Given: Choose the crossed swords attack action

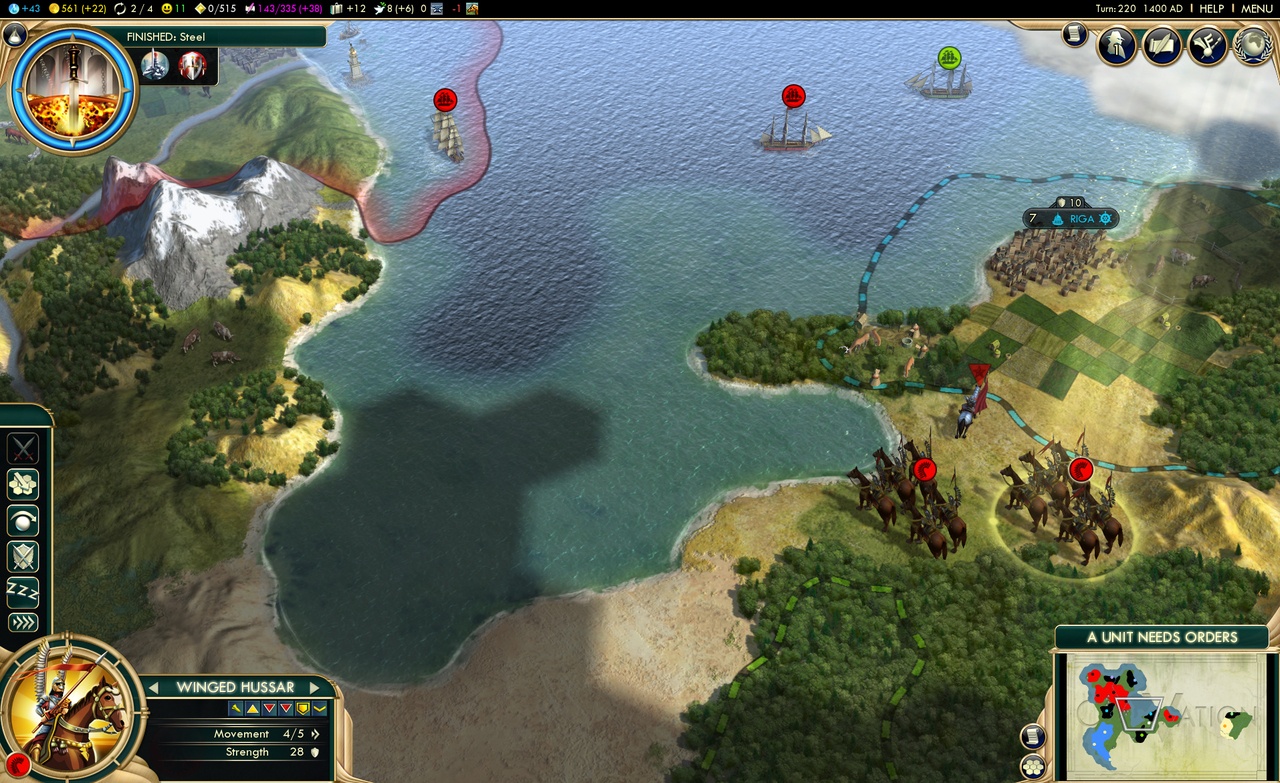Looking at the screenshot, I should (23, 449).
